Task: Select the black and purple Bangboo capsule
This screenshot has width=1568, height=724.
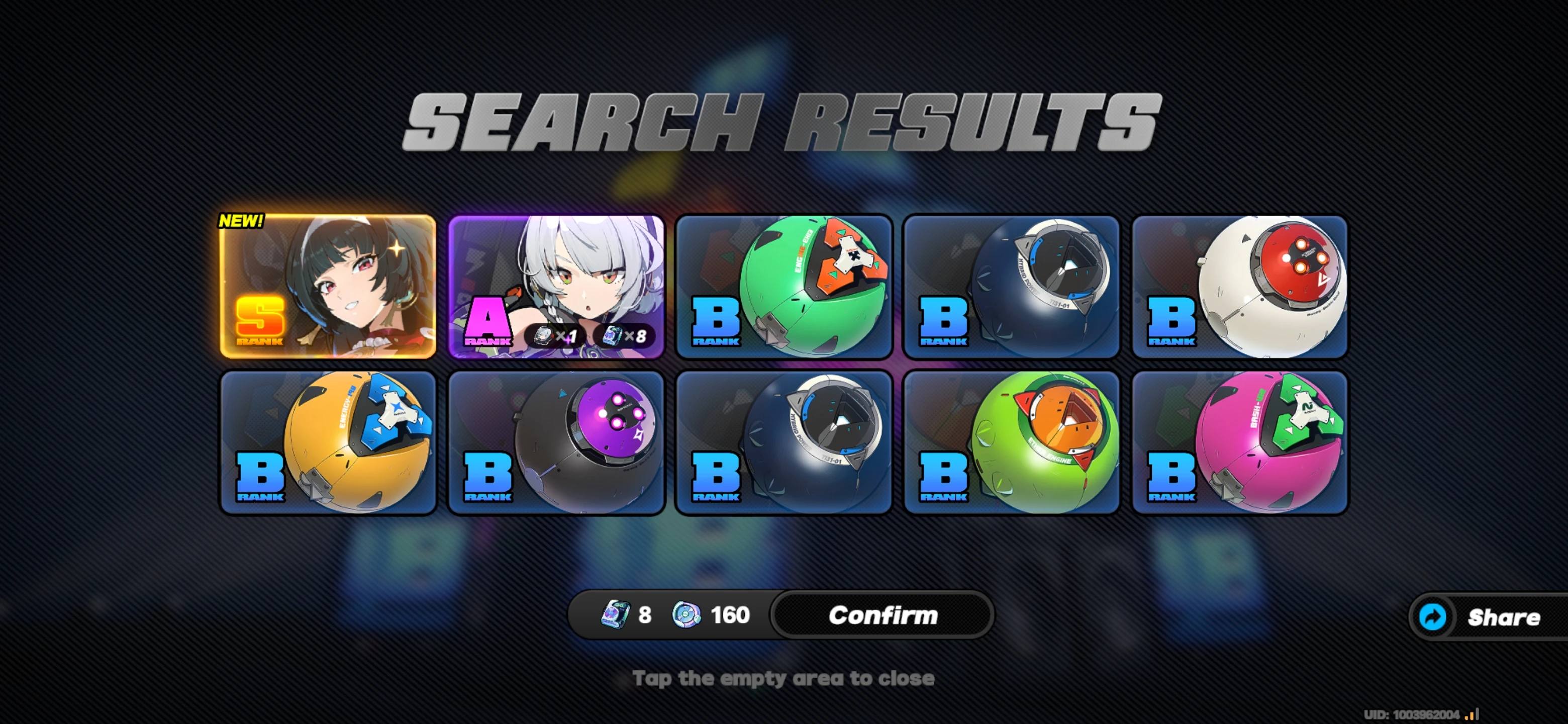Action: [x=555, y=444]
